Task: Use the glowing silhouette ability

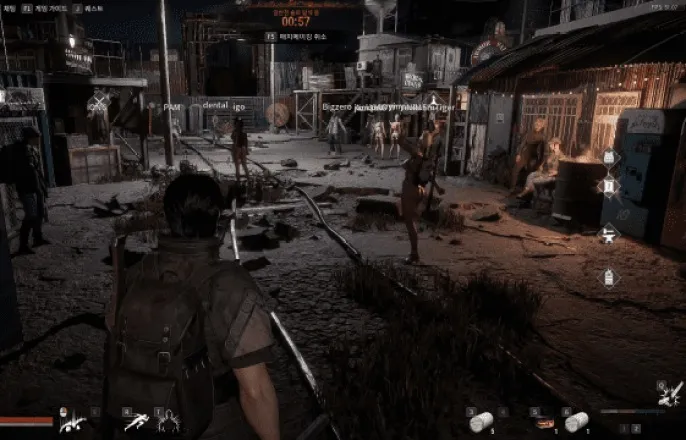Action: (x=168, y=422)
